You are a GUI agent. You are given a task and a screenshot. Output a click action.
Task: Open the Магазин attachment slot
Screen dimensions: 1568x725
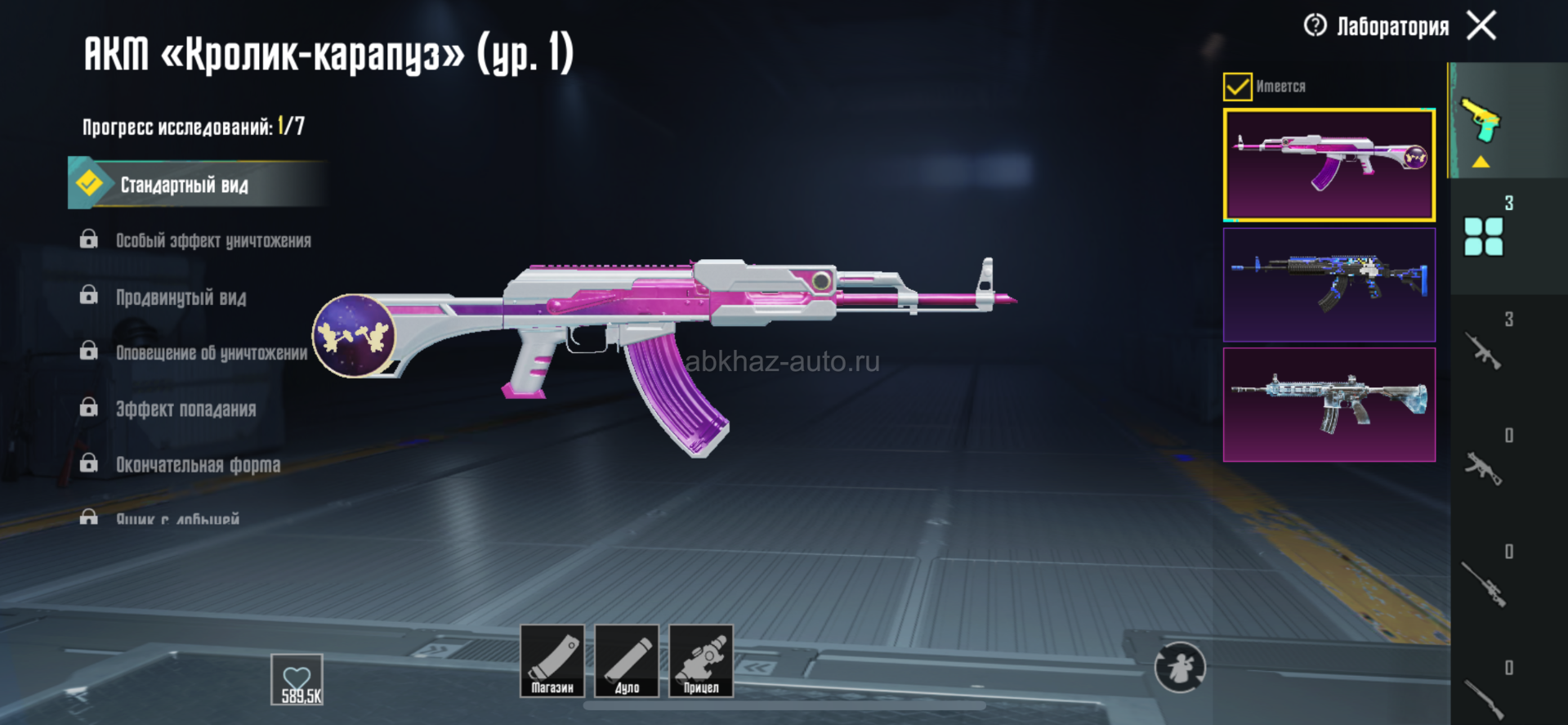click(x=552, y=660)
